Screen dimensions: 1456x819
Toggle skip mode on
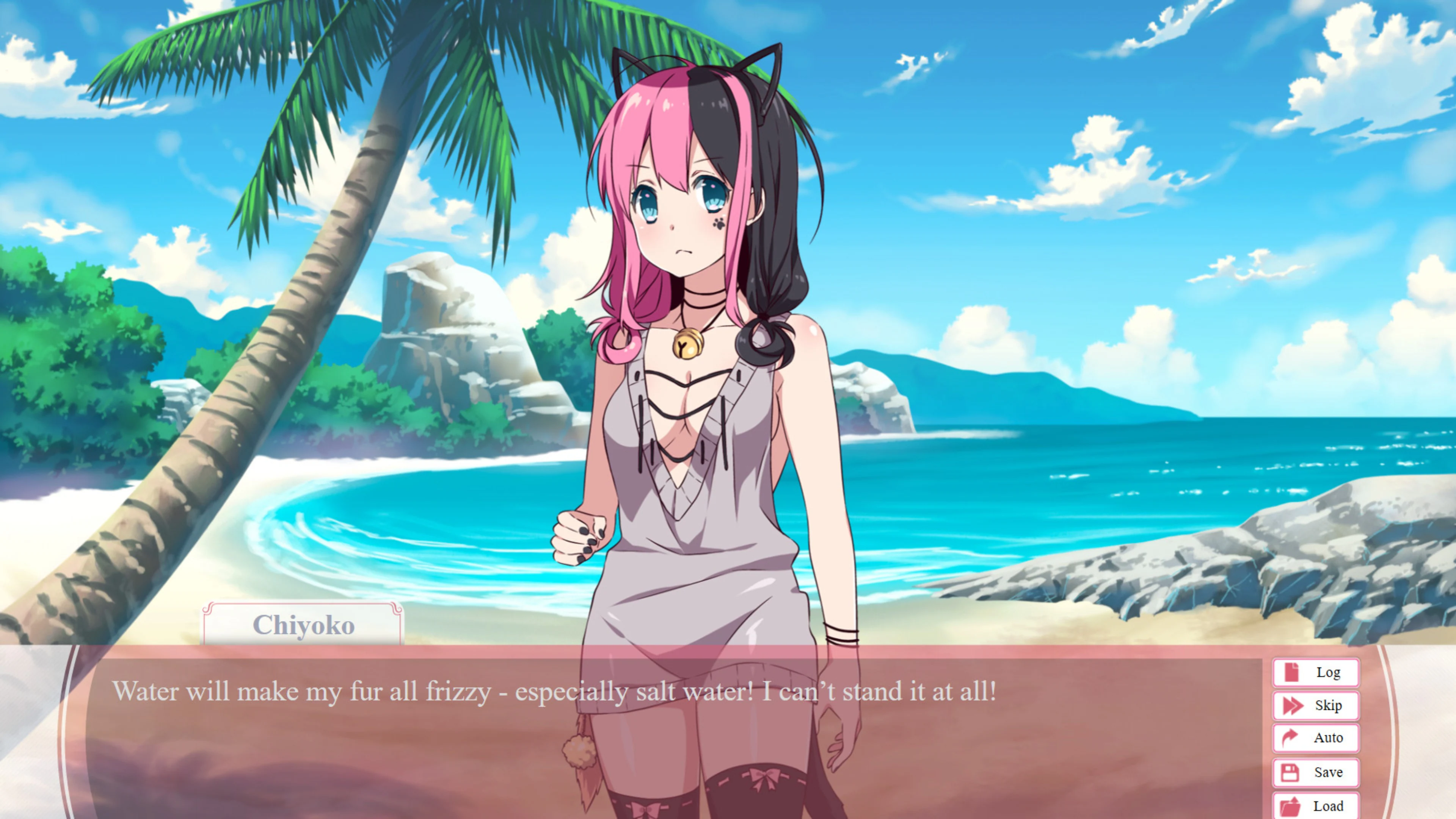click(x=1315, y=705)
